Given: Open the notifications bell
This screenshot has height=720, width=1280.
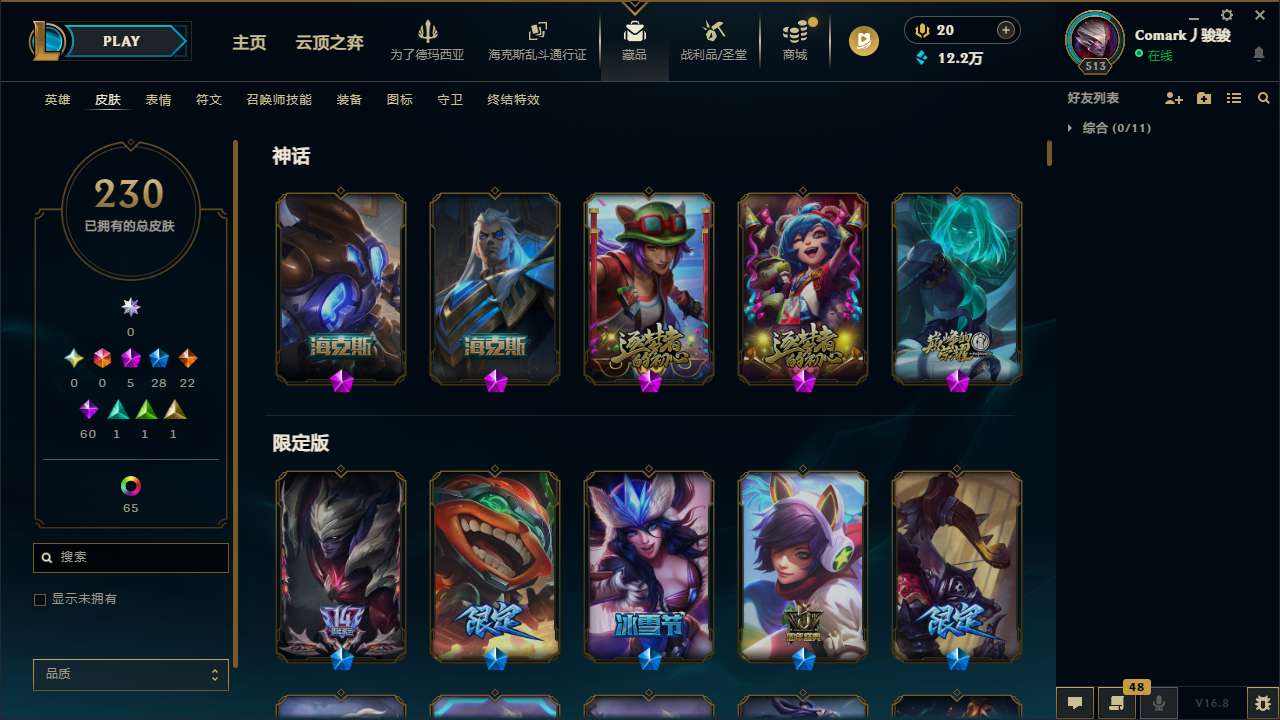Looking at the screenshot, I should pos(1259,52).
